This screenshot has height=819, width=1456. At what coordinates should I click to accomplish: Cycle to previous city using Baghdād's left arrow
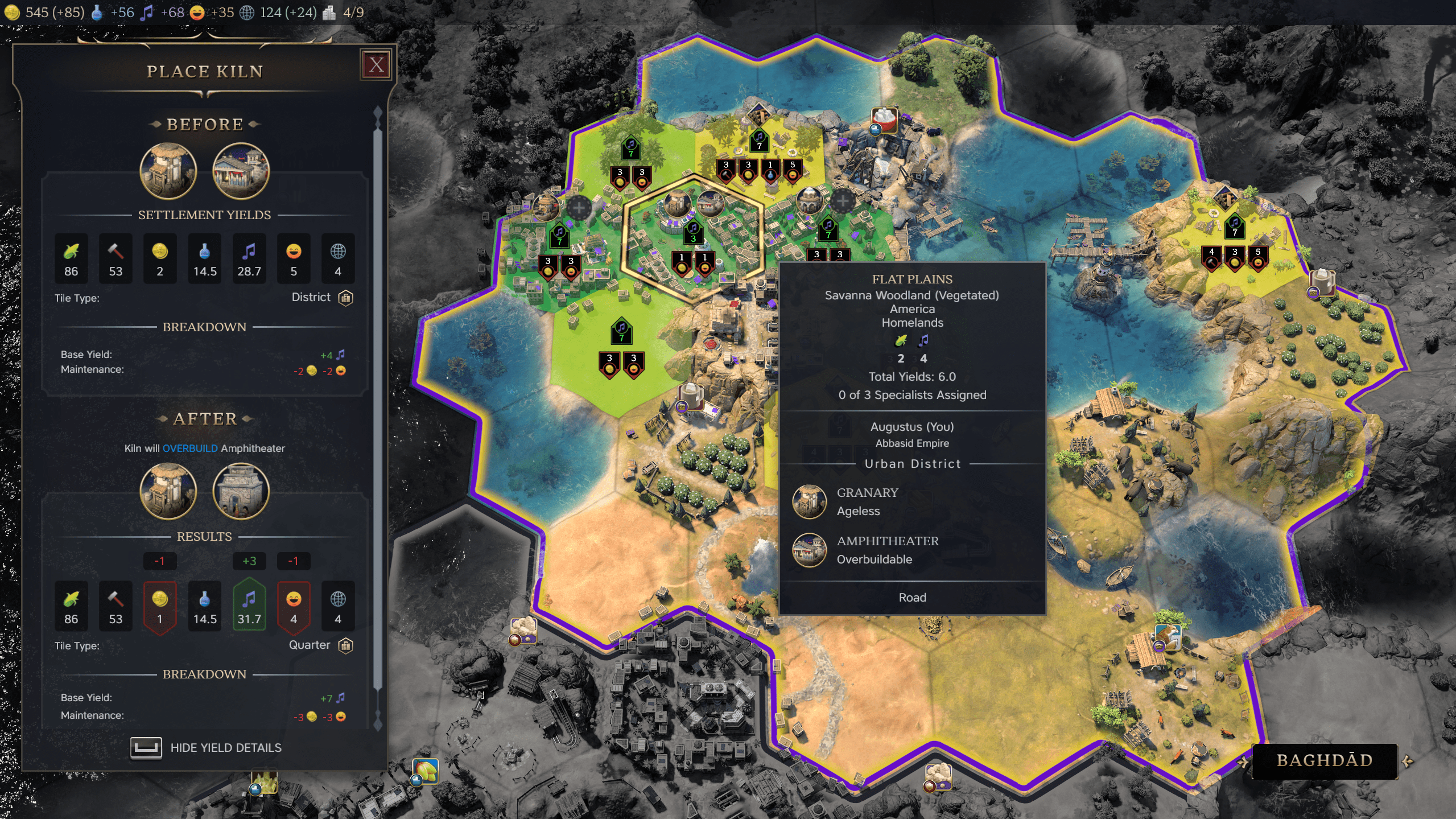tap(1244, 761)
